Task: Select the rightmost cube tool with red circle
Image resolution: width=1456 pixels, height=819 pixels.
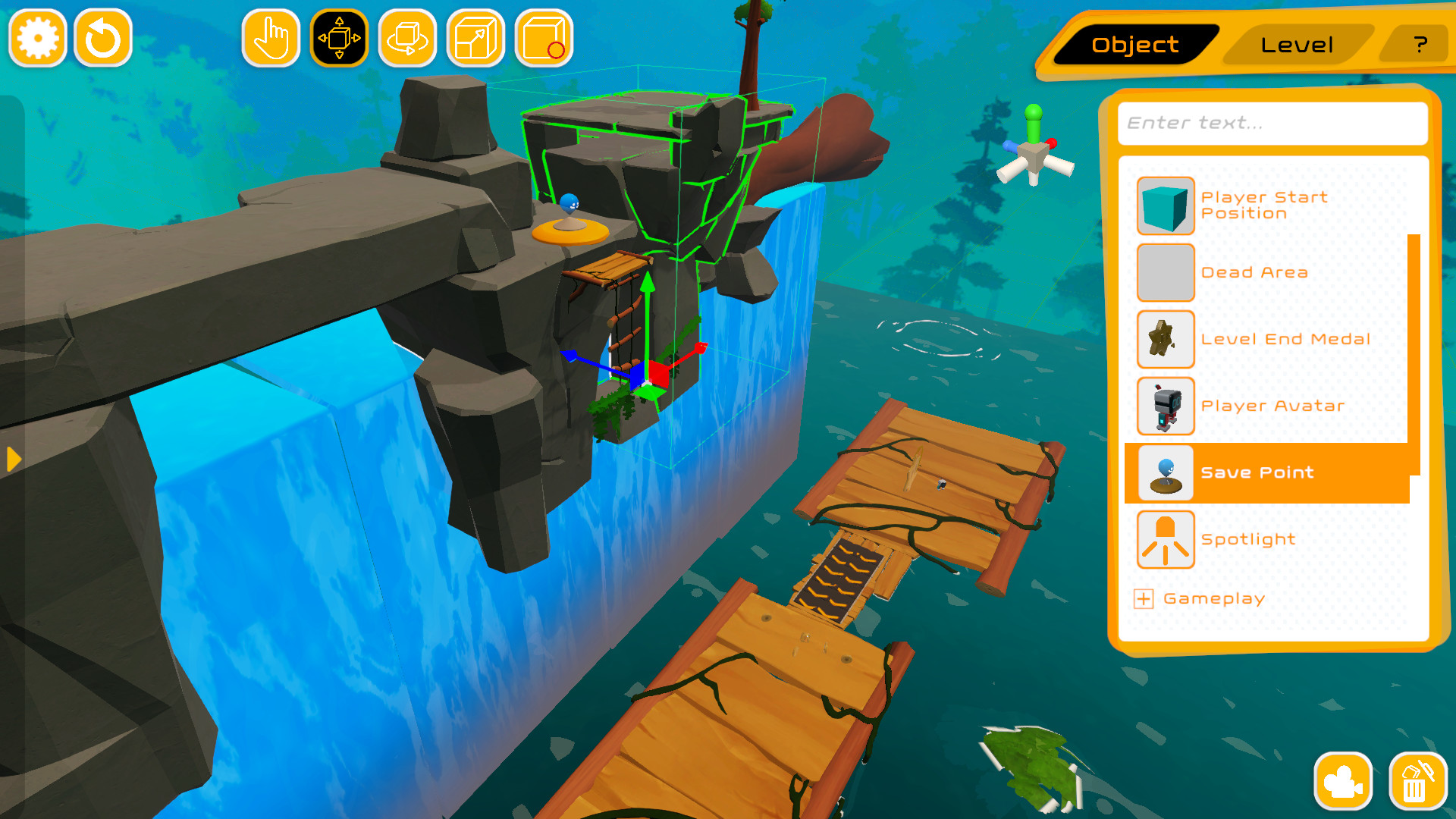Action: (x=541, y=37)
